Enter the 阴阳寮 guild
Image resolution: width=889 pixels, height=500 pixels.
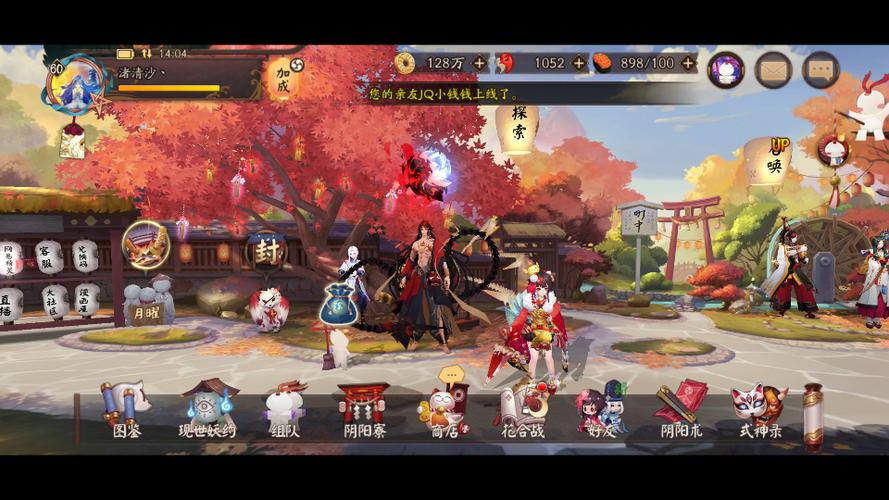[x=364, y=410]
